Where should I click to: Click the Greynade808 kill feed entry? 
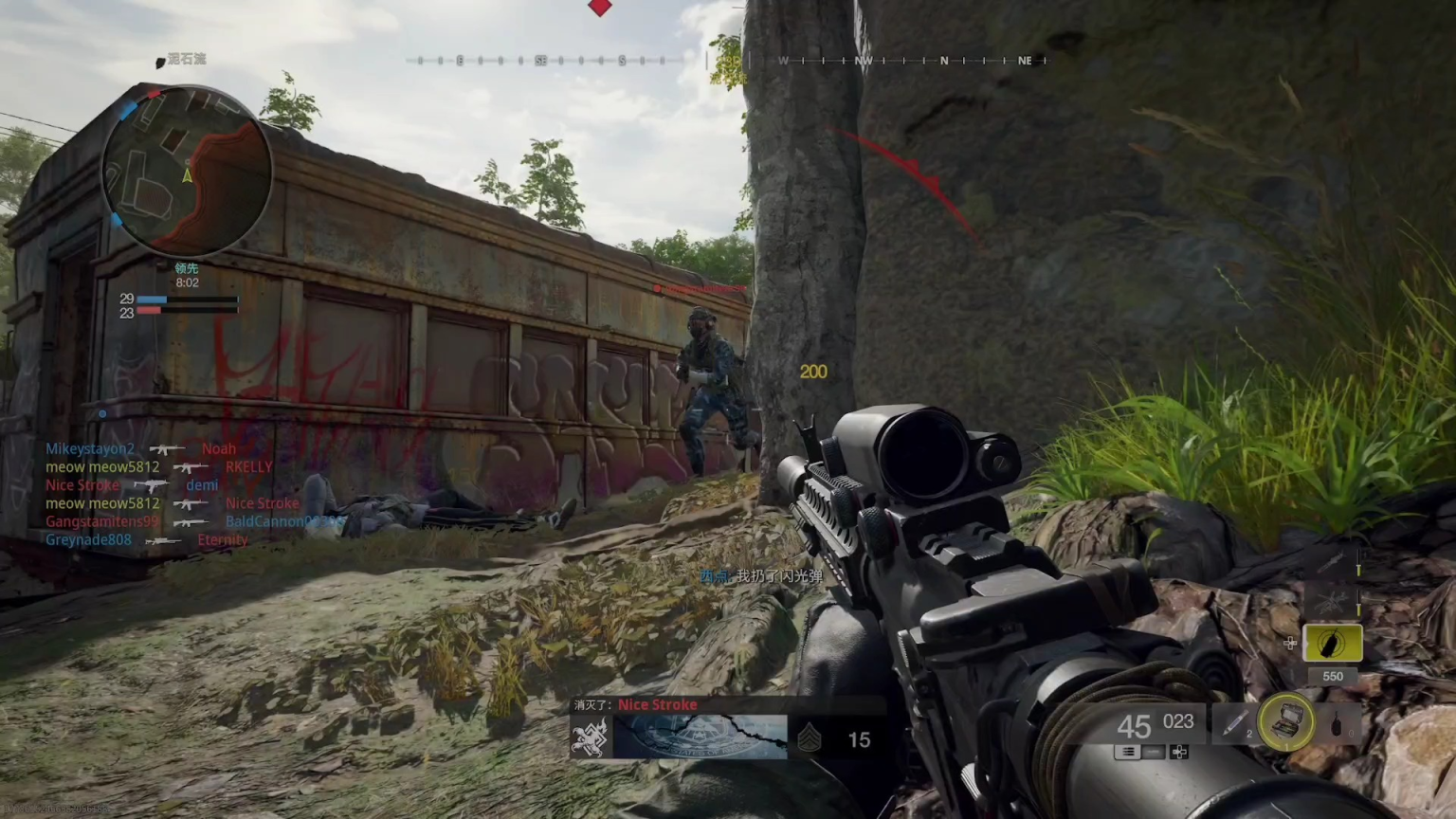tap(88, 540)
